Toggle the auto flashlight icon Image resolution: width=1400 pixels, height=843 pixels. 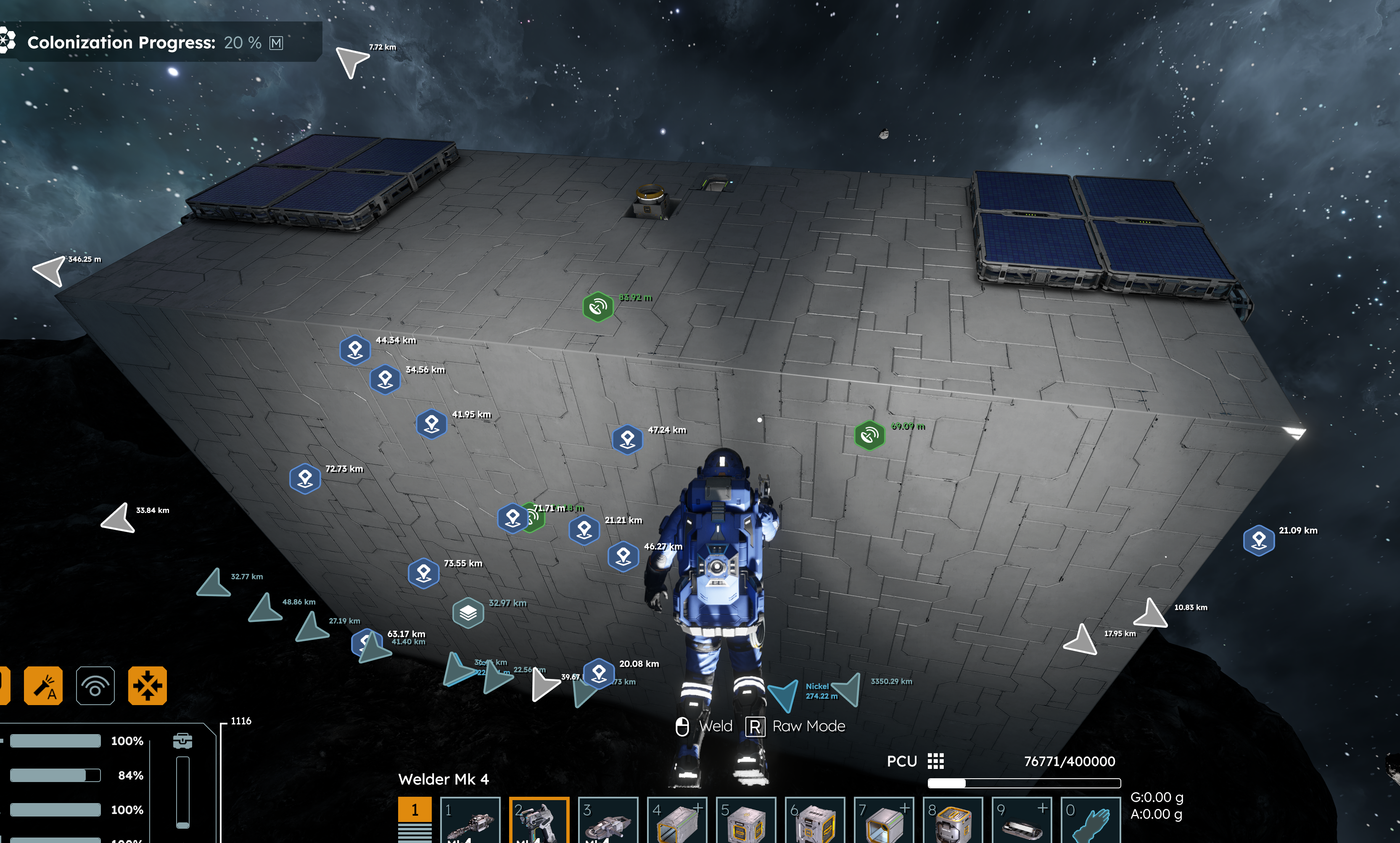(43, 686)
